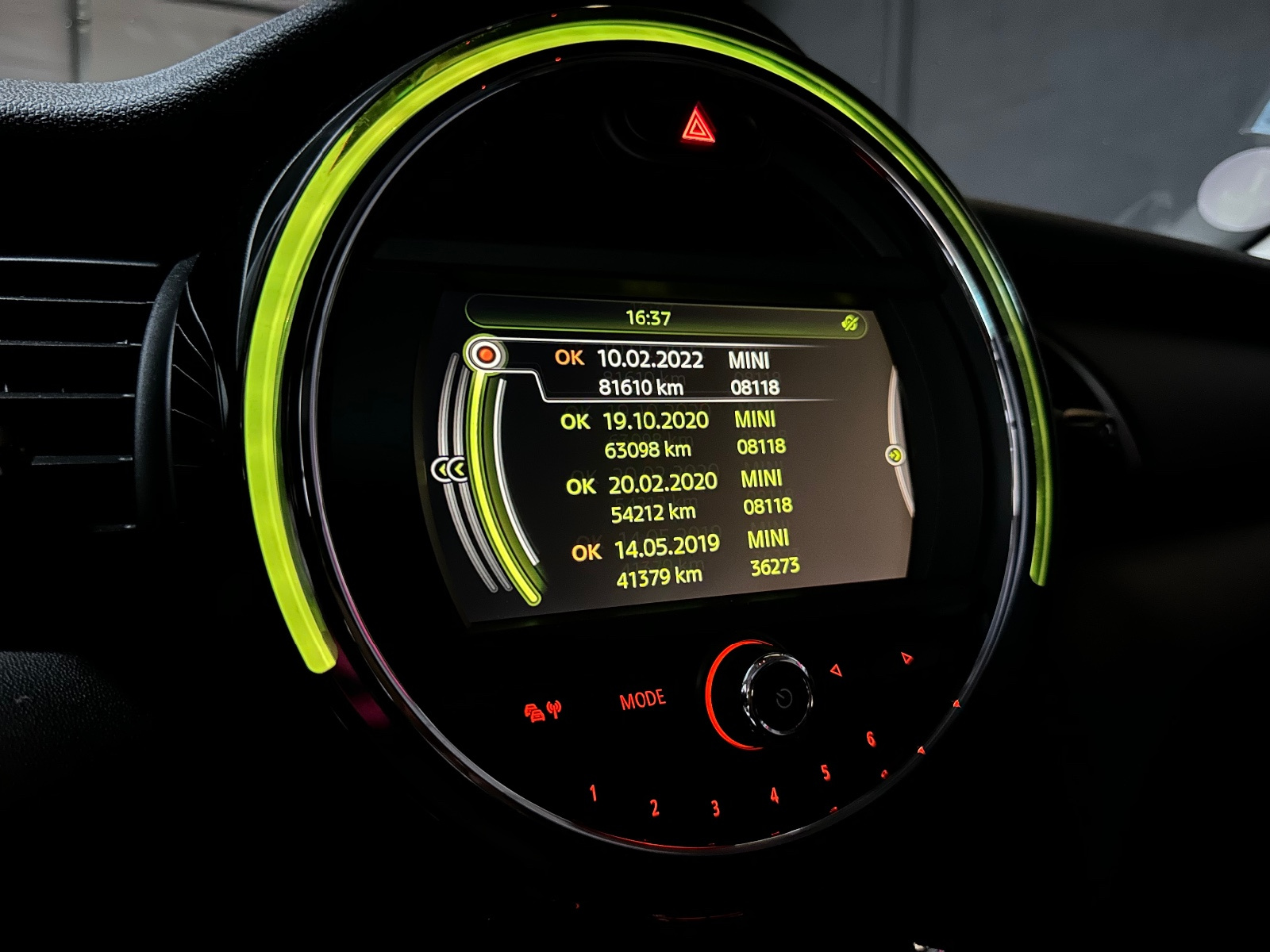Tap the MODE button
The image size is (1270, 952).
[642, 700]
